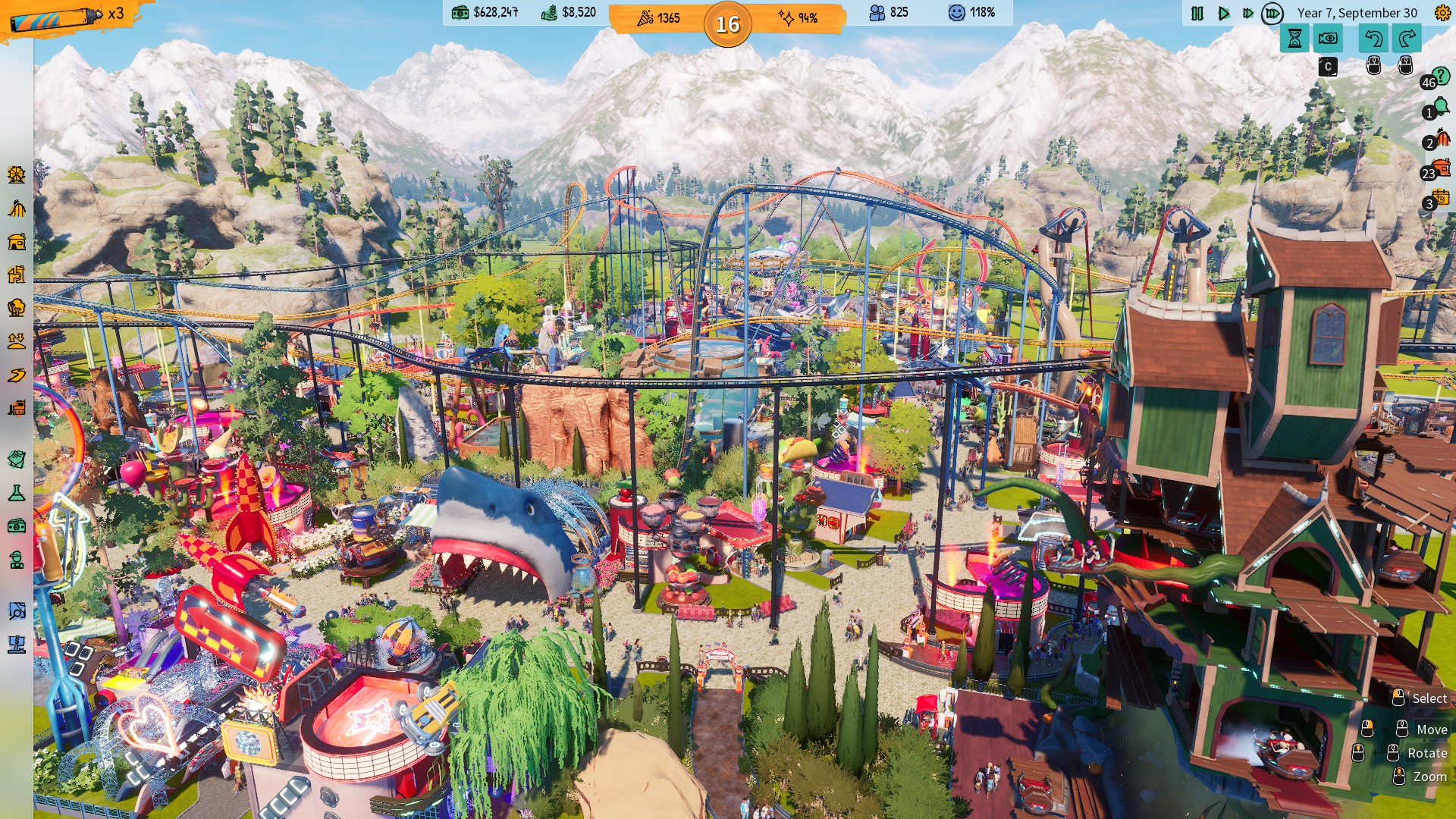View the calendar events notification
1456x819 pixels.
click(x=1440, y=199)
